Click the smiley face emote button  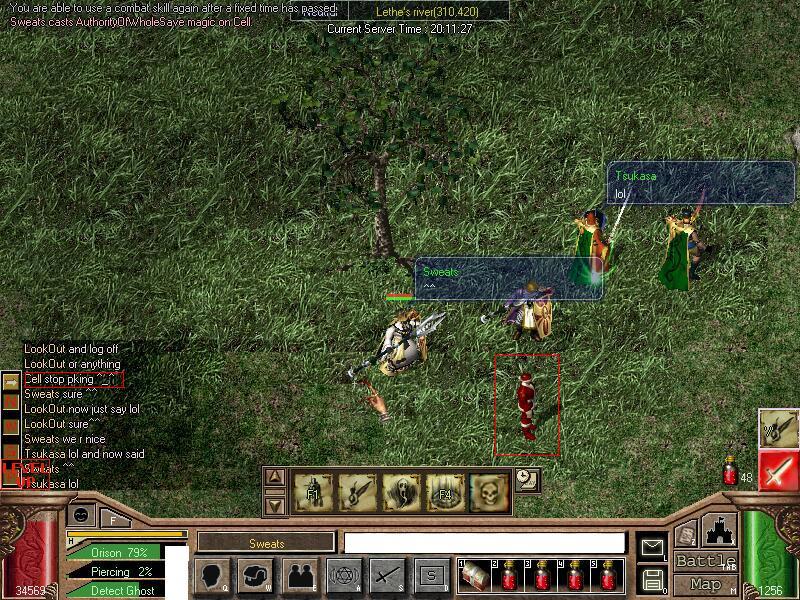point(82,514)
